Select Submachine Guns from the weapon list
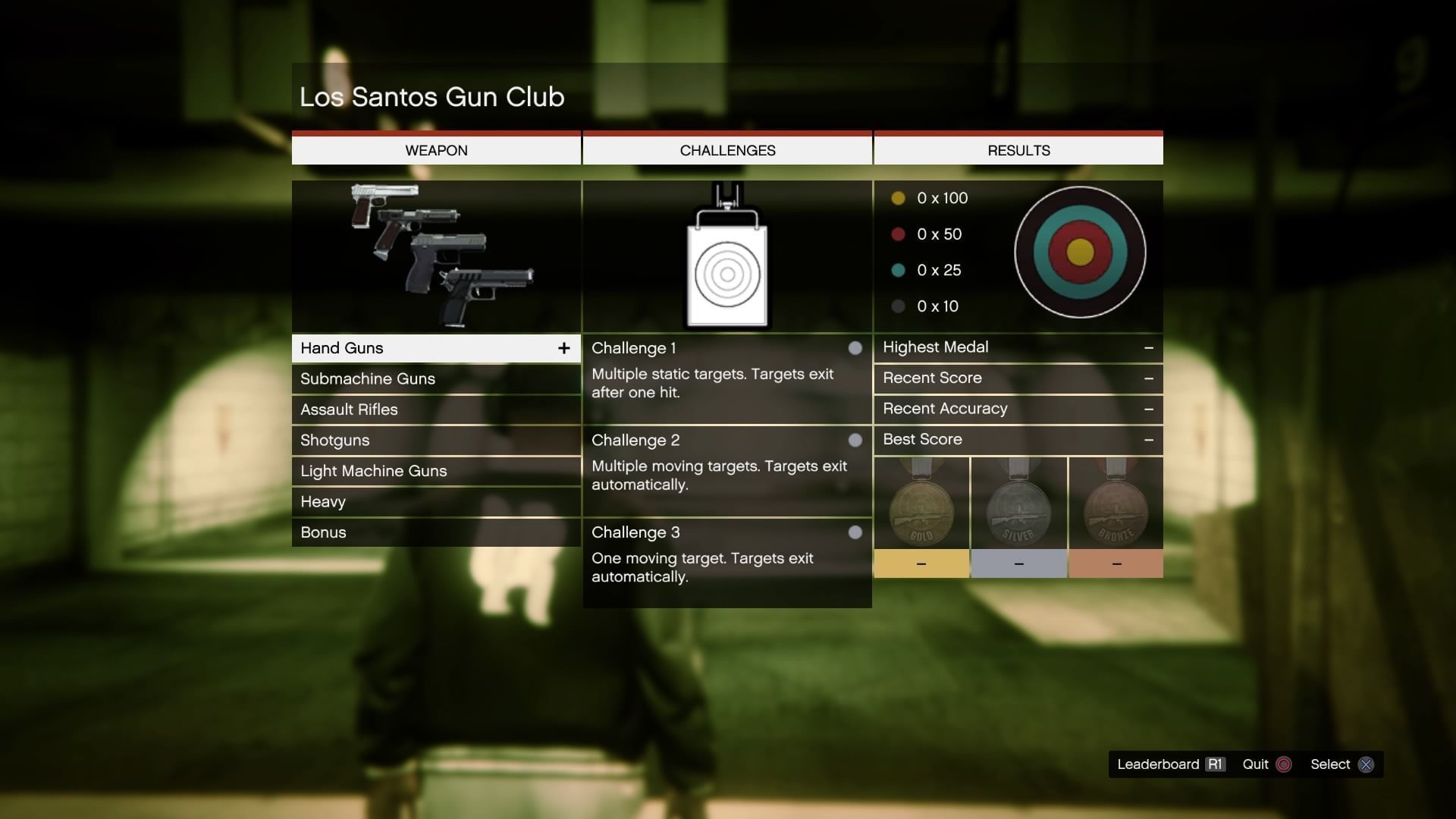Screen dimensions: 1456x819 (x=368, y=378)
